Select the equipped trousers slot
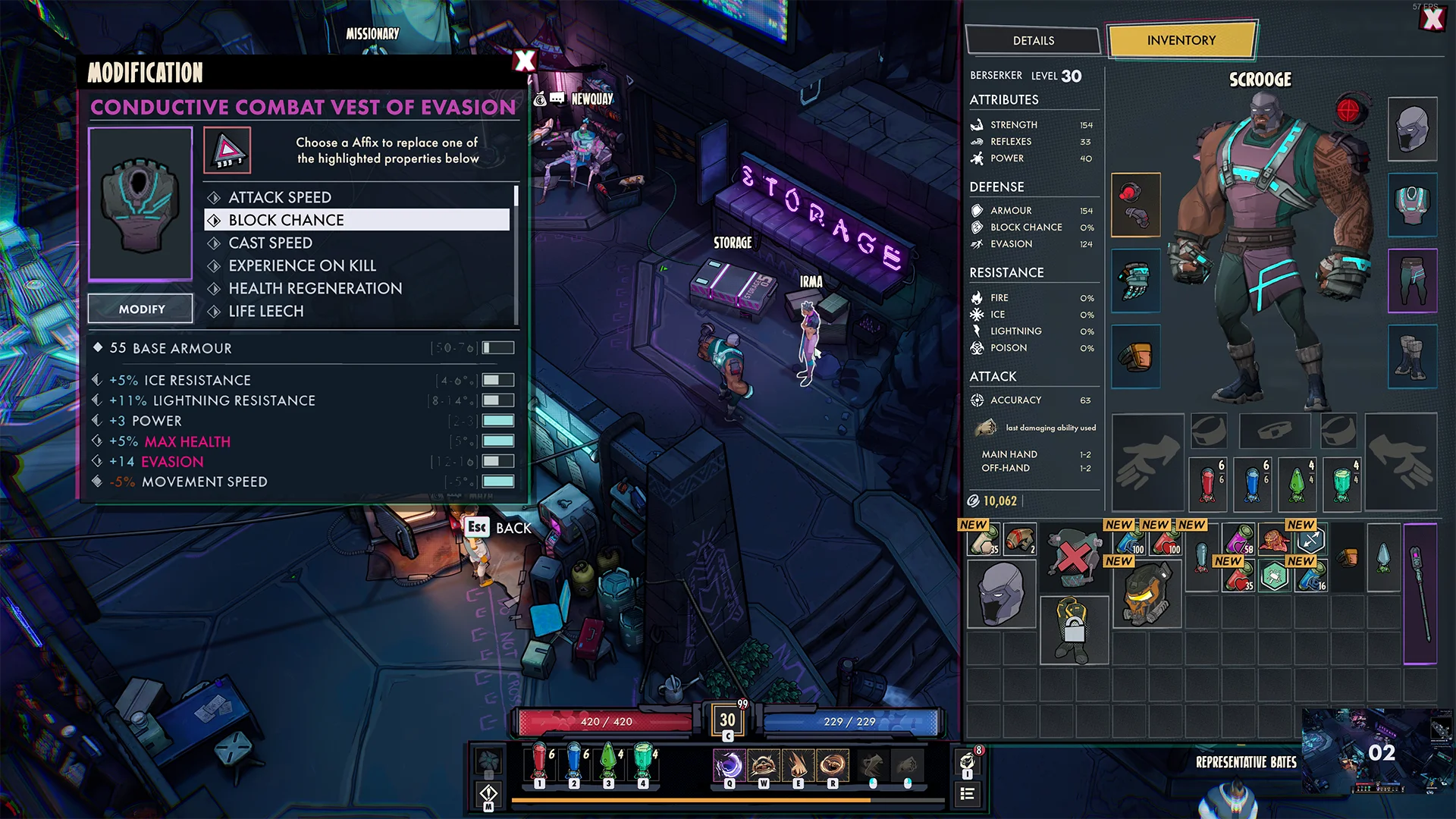1456x819 pixels. (x=1412, y=281)
